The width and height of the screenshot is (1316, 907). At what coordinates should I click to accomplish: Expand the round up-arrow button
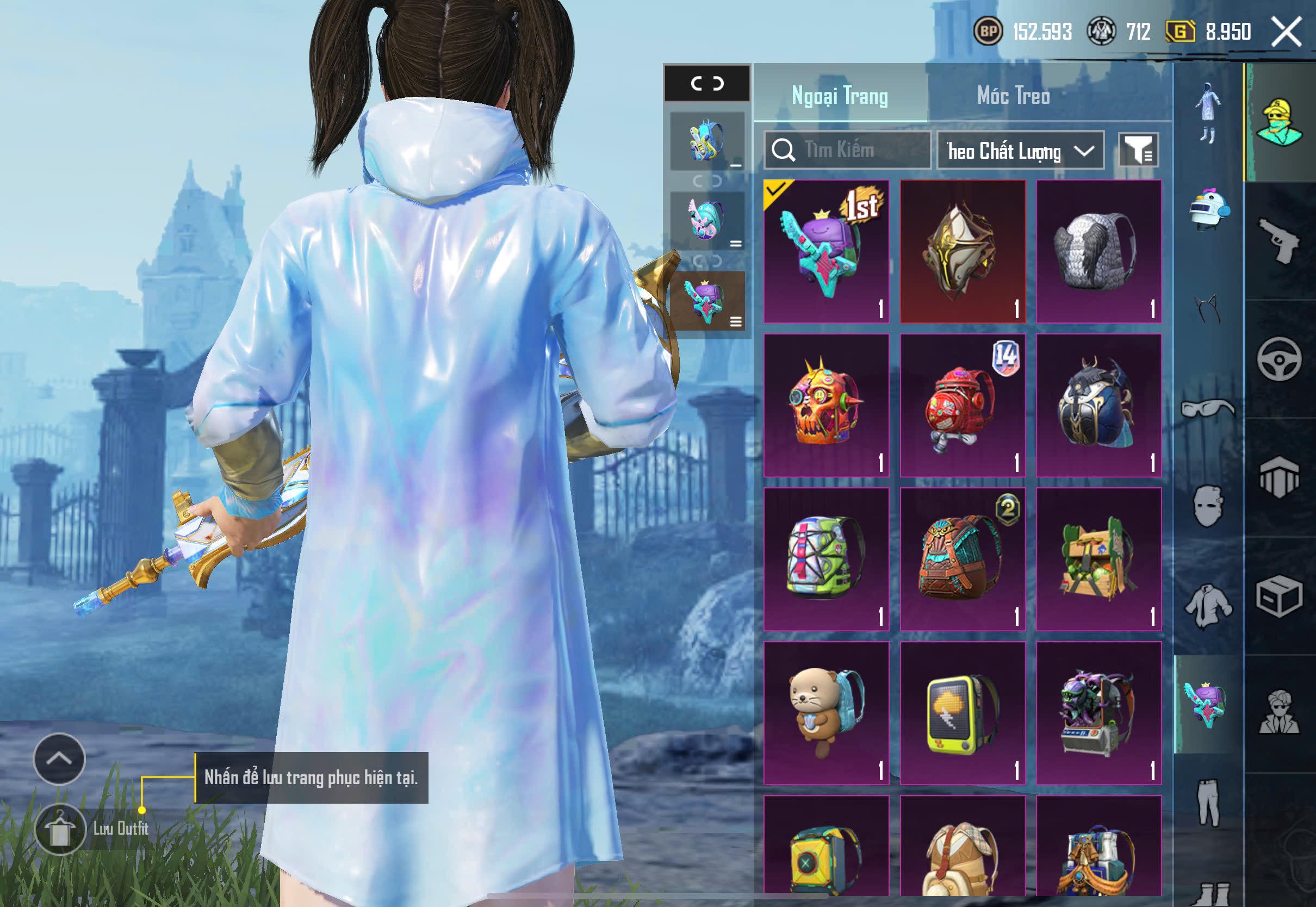(x=59, y=758)
